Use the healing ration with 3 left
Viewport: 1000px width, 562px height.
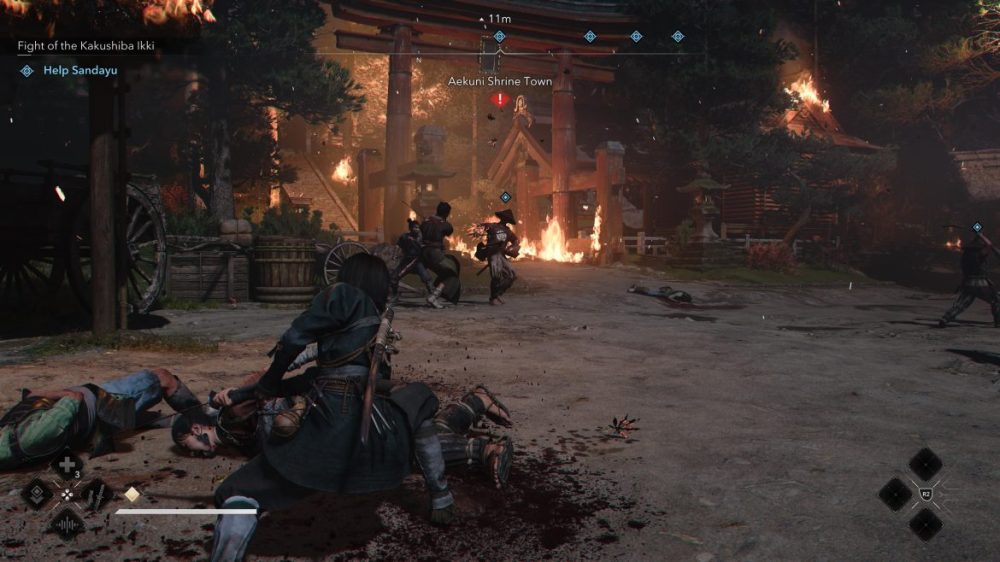pyautogui.click(x=67, y=465)
